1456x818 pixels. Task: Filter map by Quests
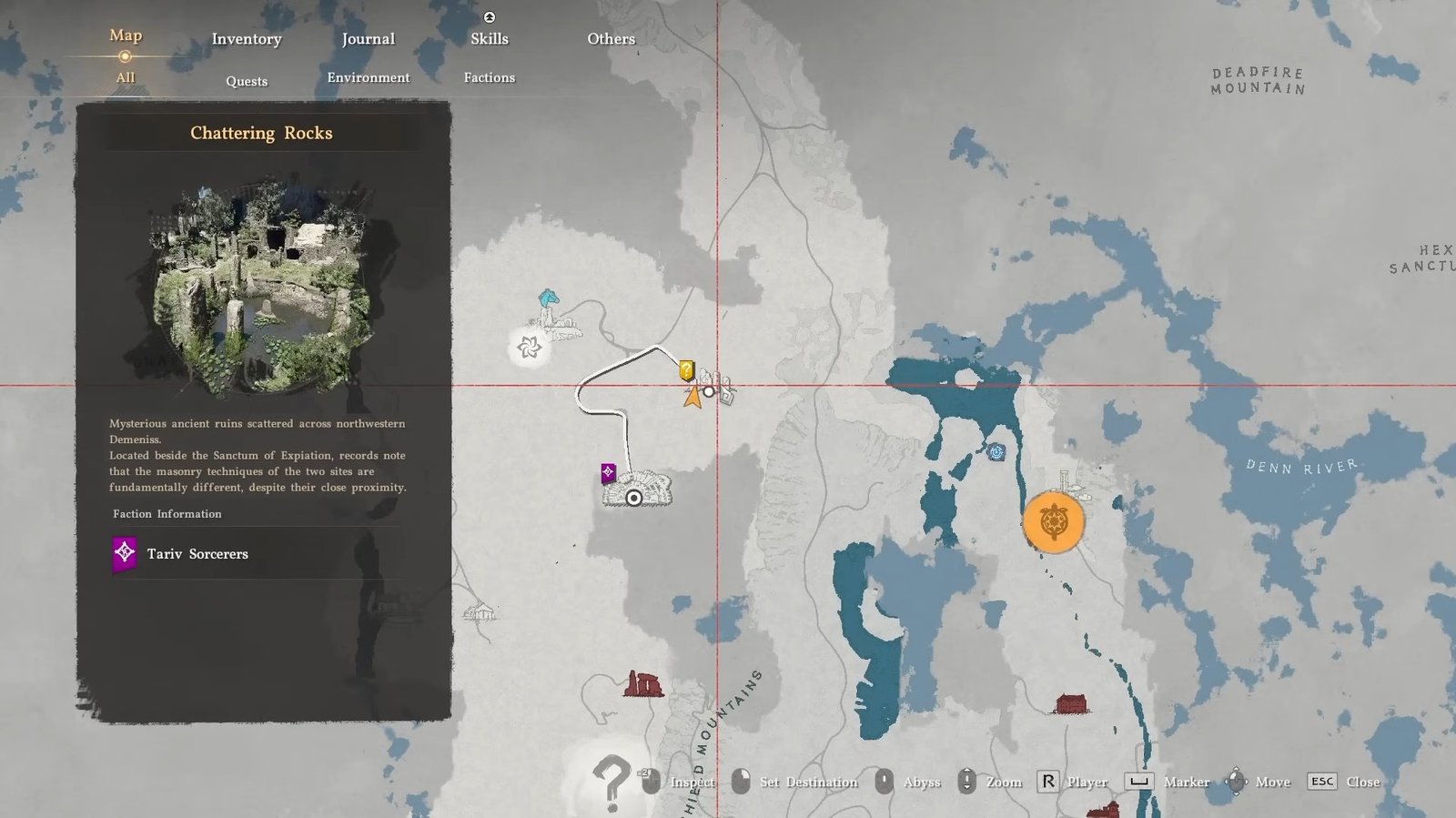pyautogui.click(x=247, y=81)
